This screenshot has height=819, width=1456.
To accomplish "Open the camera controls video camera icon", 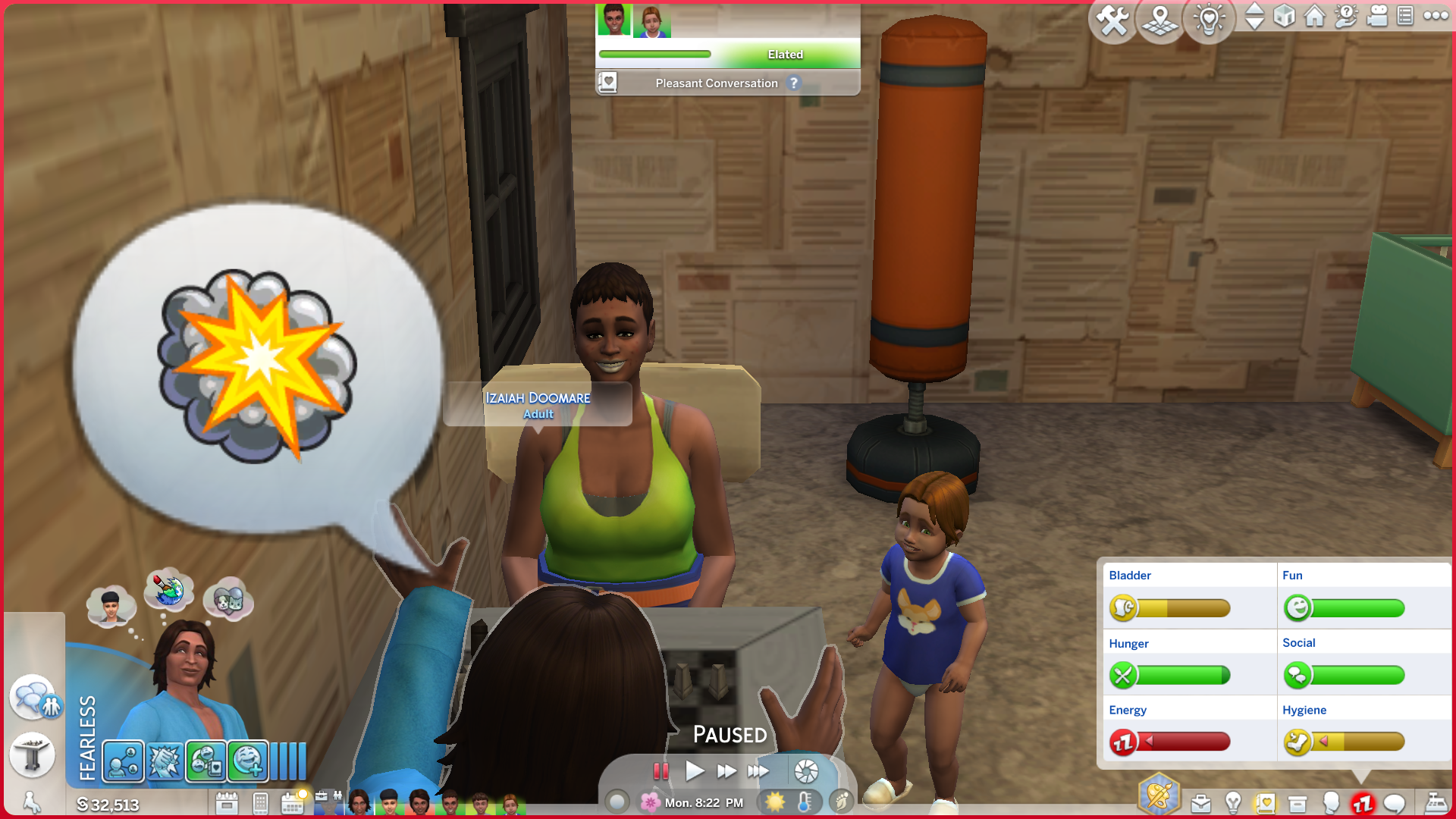I will click(x=1376, y=16).
